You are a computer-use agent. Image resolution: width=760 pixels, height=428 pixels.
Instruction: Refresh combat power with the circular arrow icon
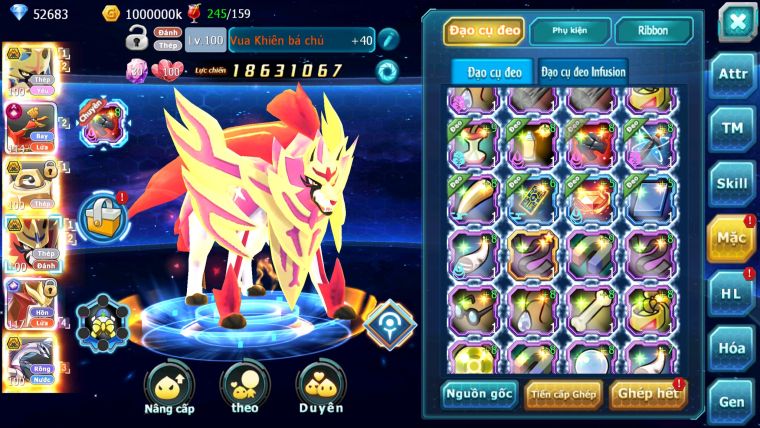click(x=386, y=71)
